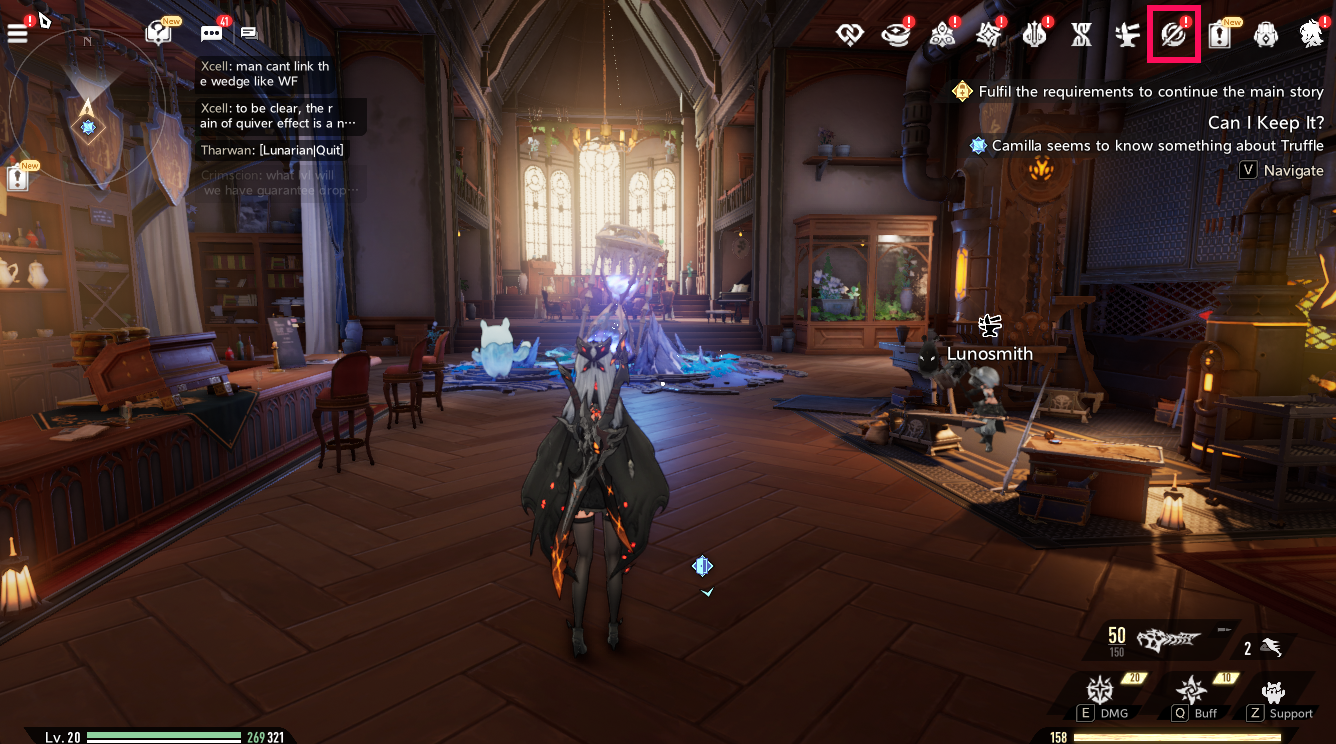Open the interlocked diamonds icon
This screenshot has height=744, width=1336.
click(850, 35)
